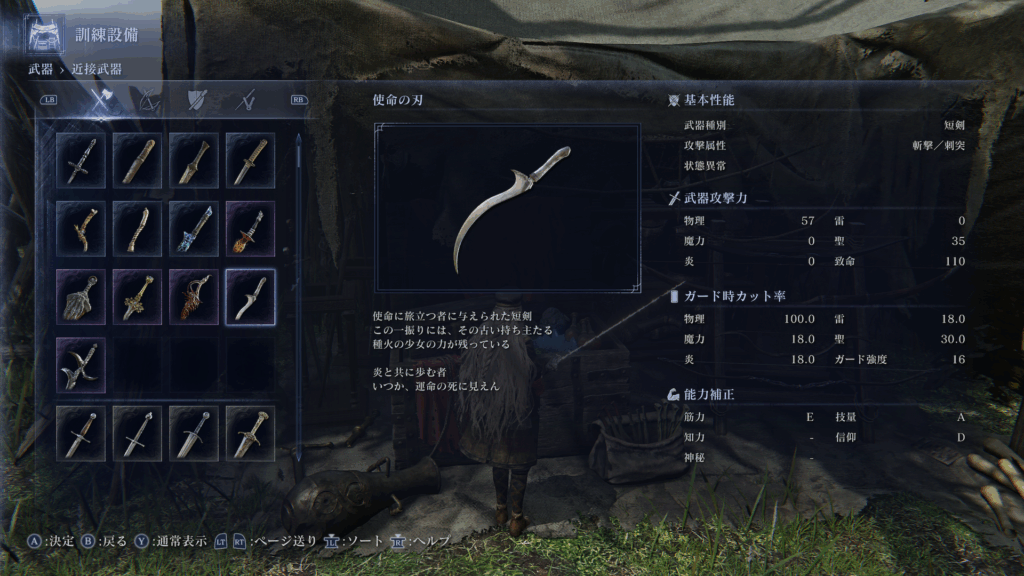Viewport: 1024px width, 576px height.
Task: Pick the fan-shaped blade weapon slot
Action: (x=81, y=297)
